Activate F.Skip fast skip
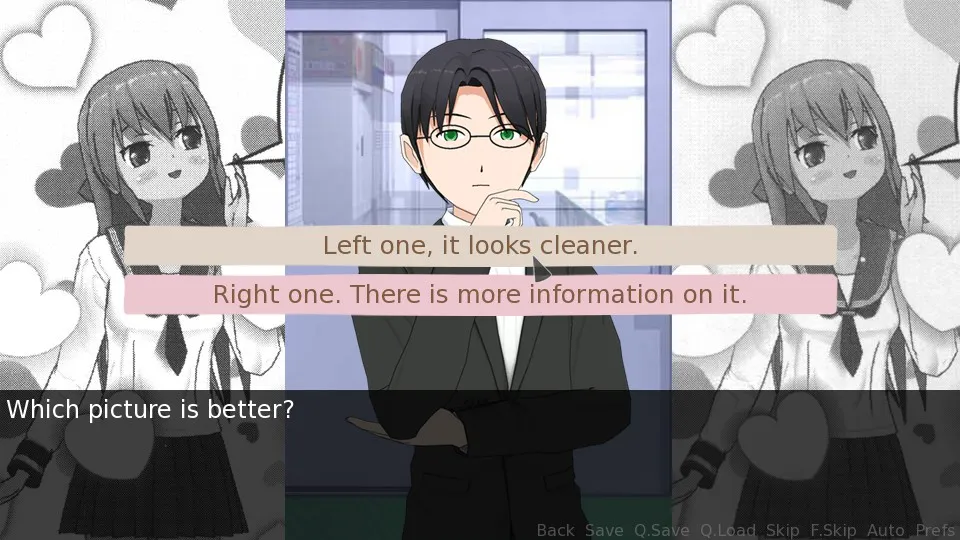This screenshot has width=960, height=540. (833, 530)
